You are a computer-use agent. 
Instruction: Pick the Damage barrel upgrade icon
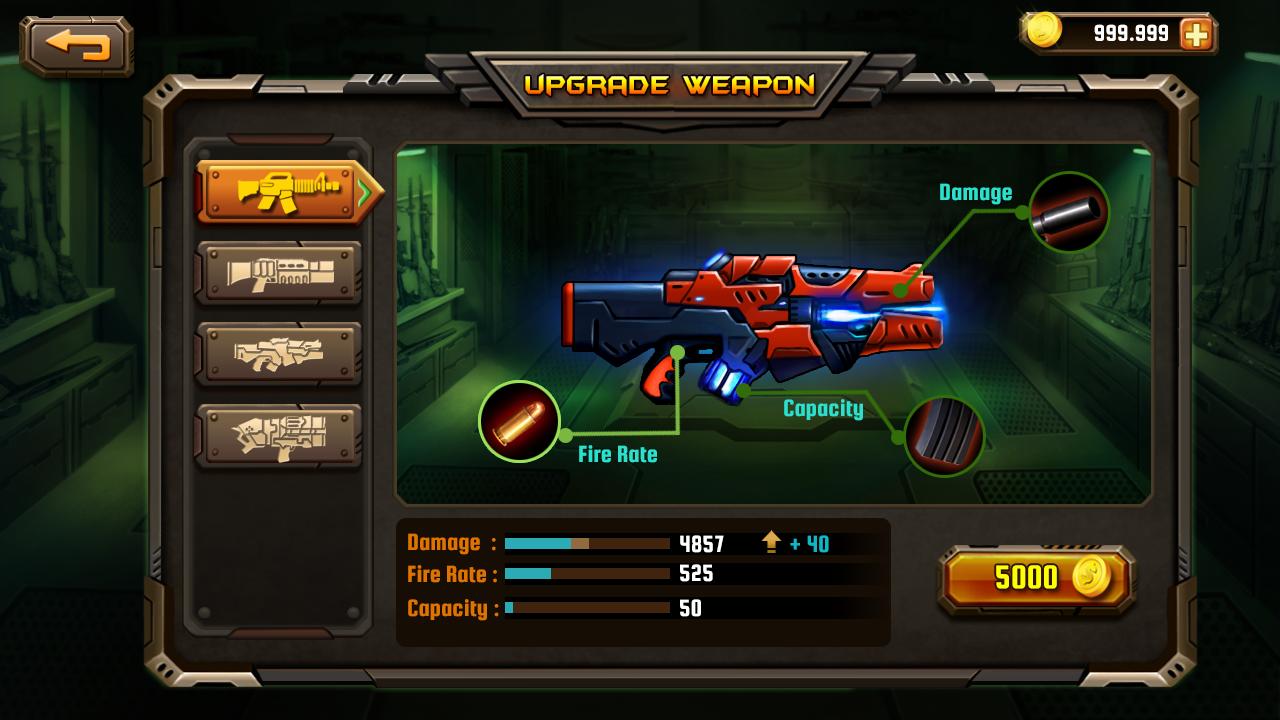click(x=1069, y=212)
